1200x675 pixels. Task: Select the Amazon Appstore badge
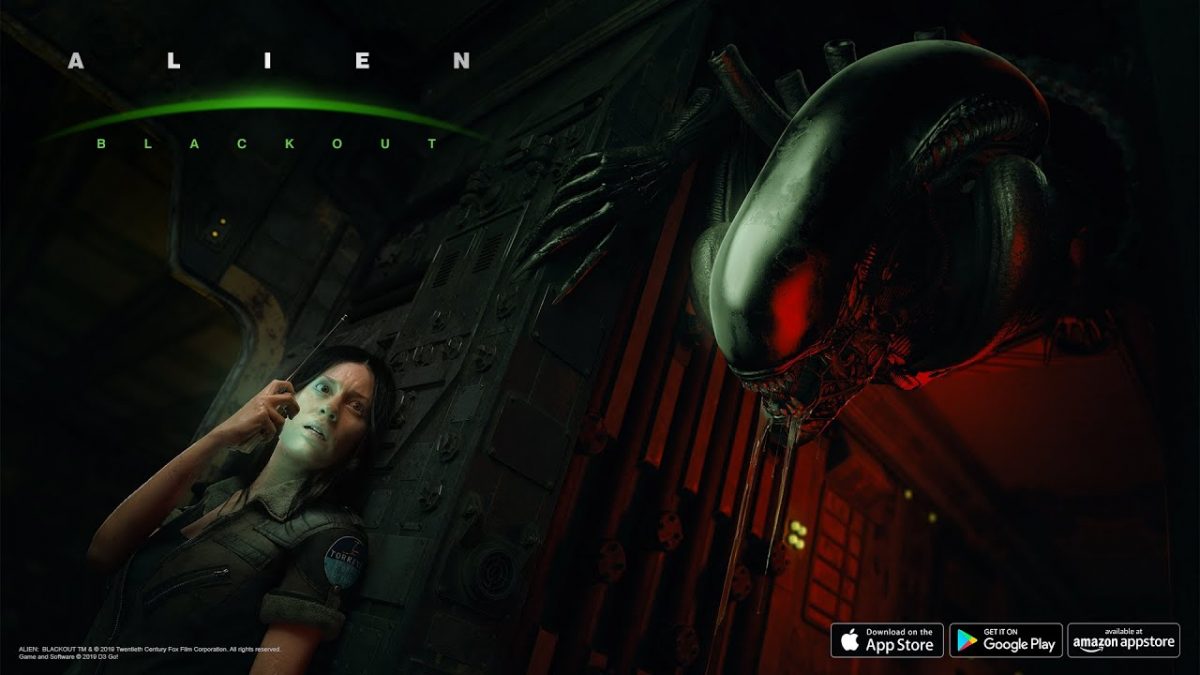tap(1123, 640)
